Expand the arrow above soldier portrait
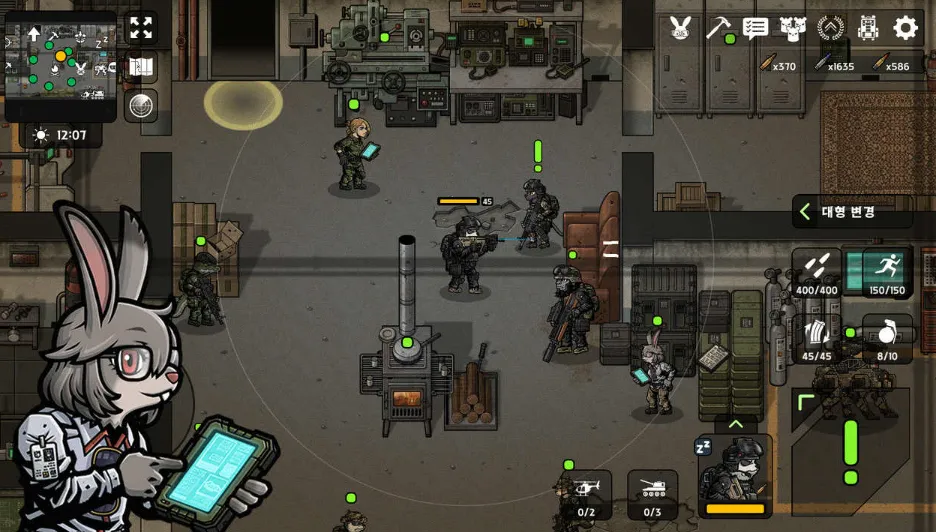The image size is (936, 532). click(736, 424)
